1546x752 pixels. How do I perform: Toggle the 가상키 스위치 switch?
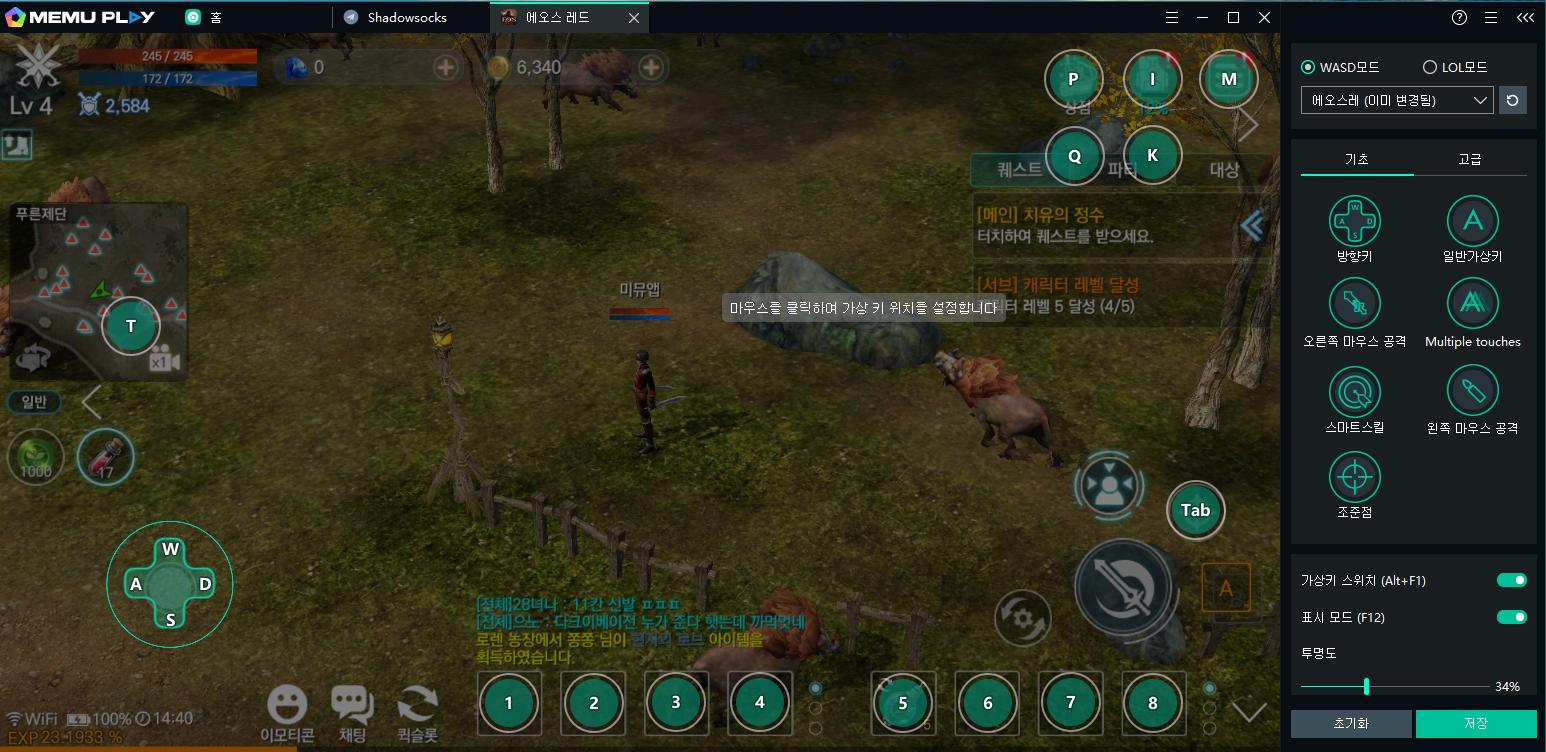pyautogui.click(x=1511, y=580)
